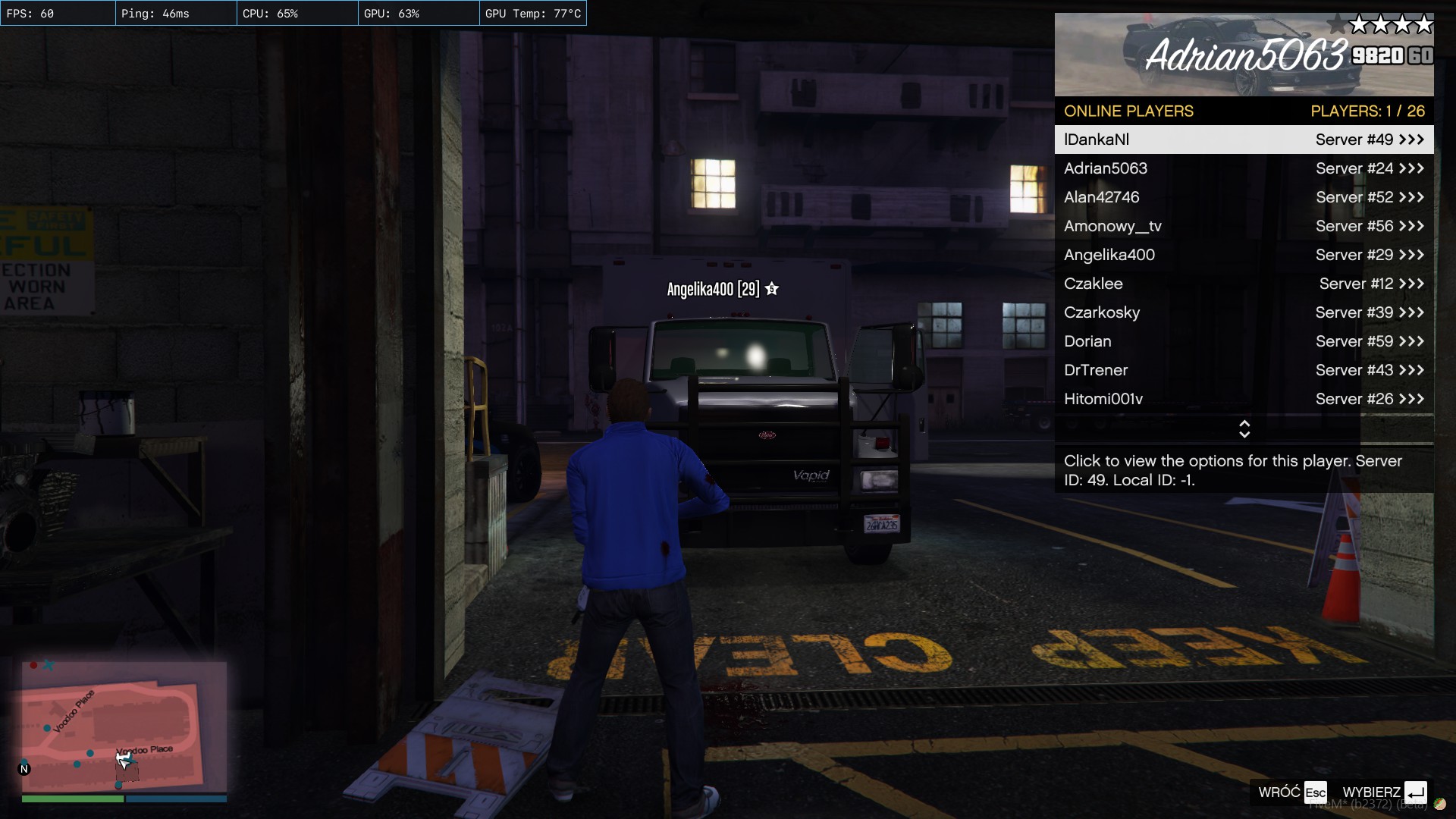Pick Czaklee from the player list
This screenshot has width=1456, height=819.
1244,284
